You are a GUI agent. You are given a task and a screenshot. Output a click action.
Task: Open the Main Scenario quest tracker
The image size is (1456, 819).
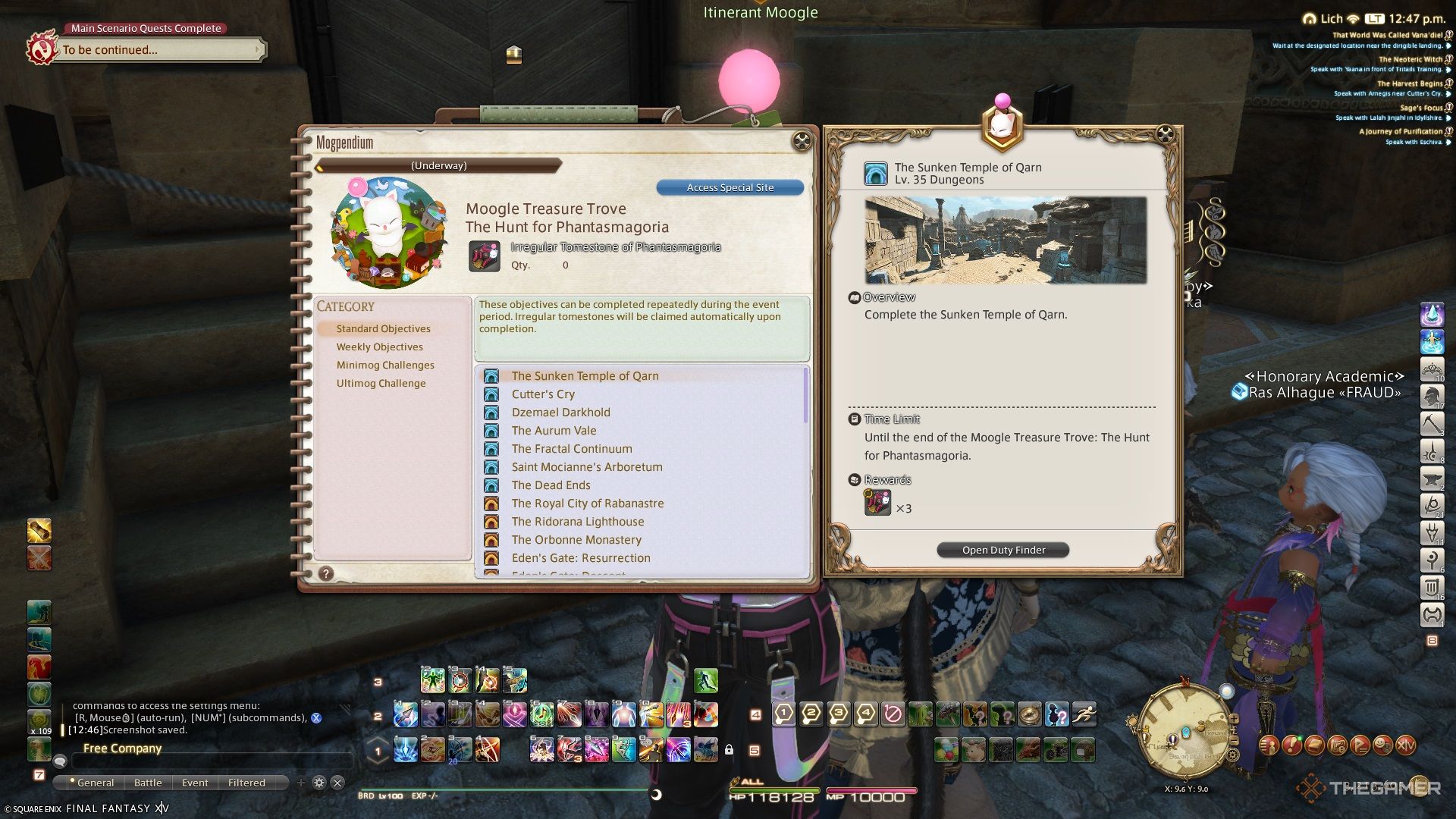click(159, 50)
